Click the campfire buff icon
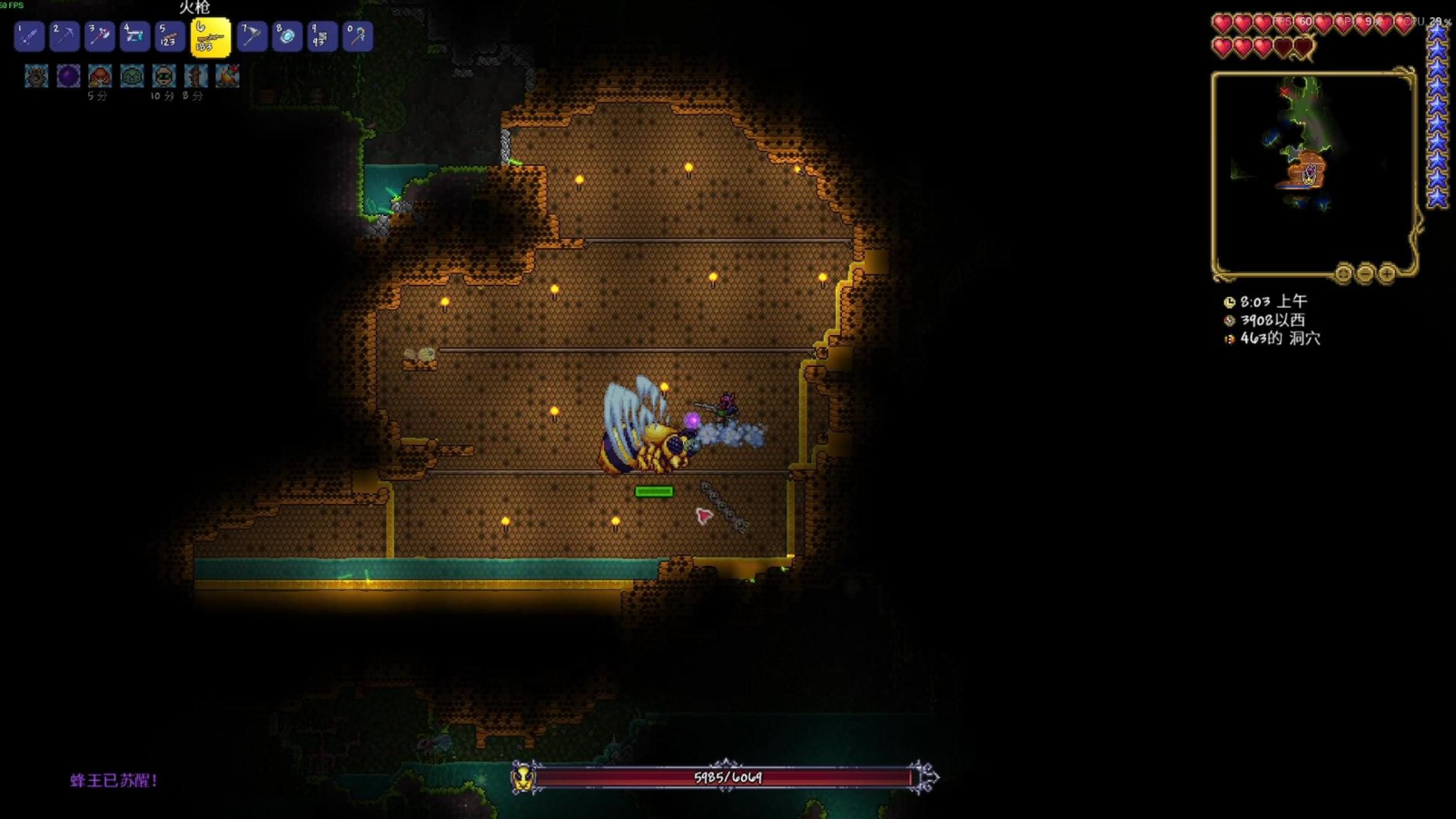The width and height of the screenshot is (1456, 819). click(227, 76)
